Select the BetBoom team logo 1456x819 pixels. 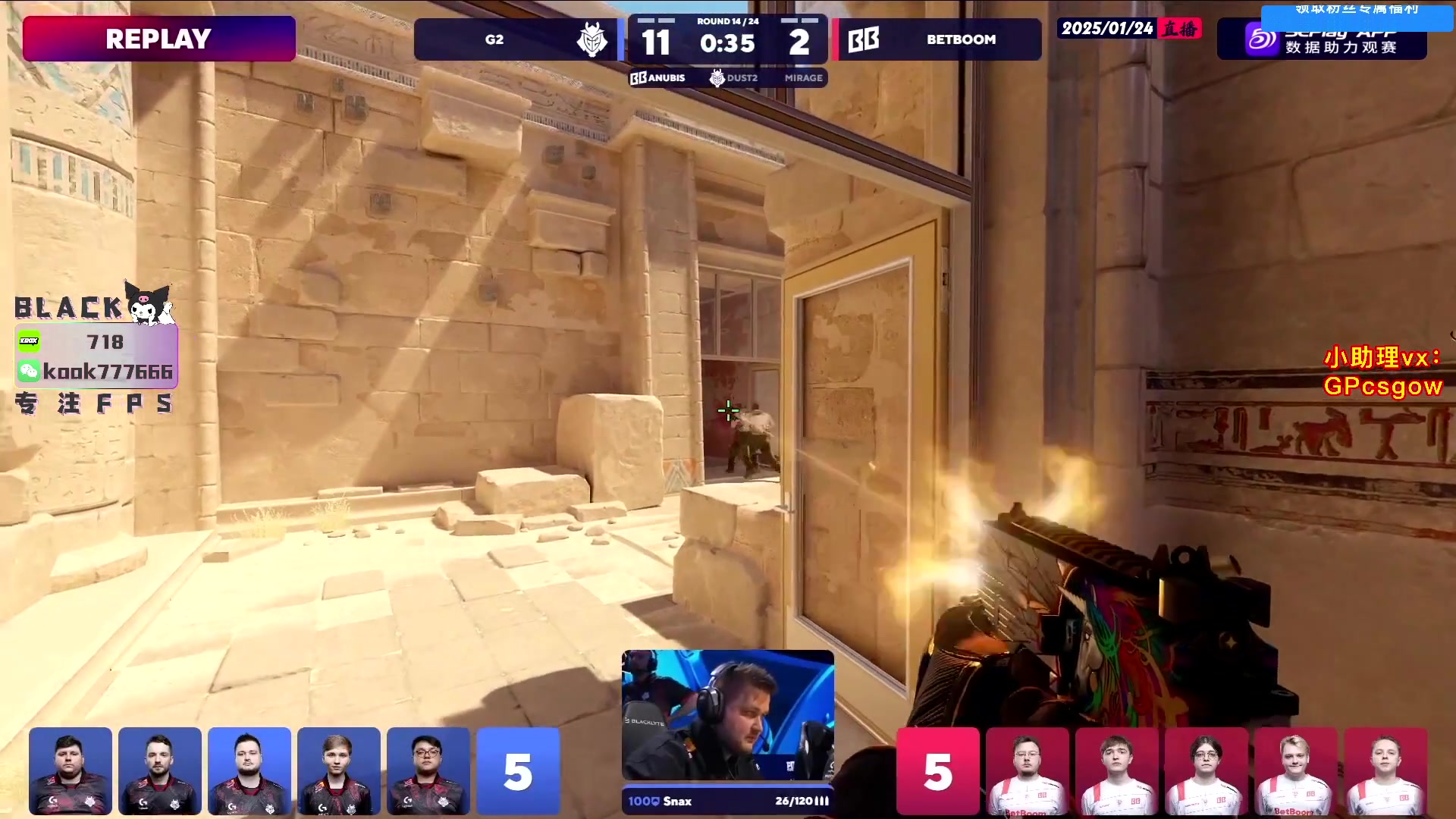[x=864, y=39]
